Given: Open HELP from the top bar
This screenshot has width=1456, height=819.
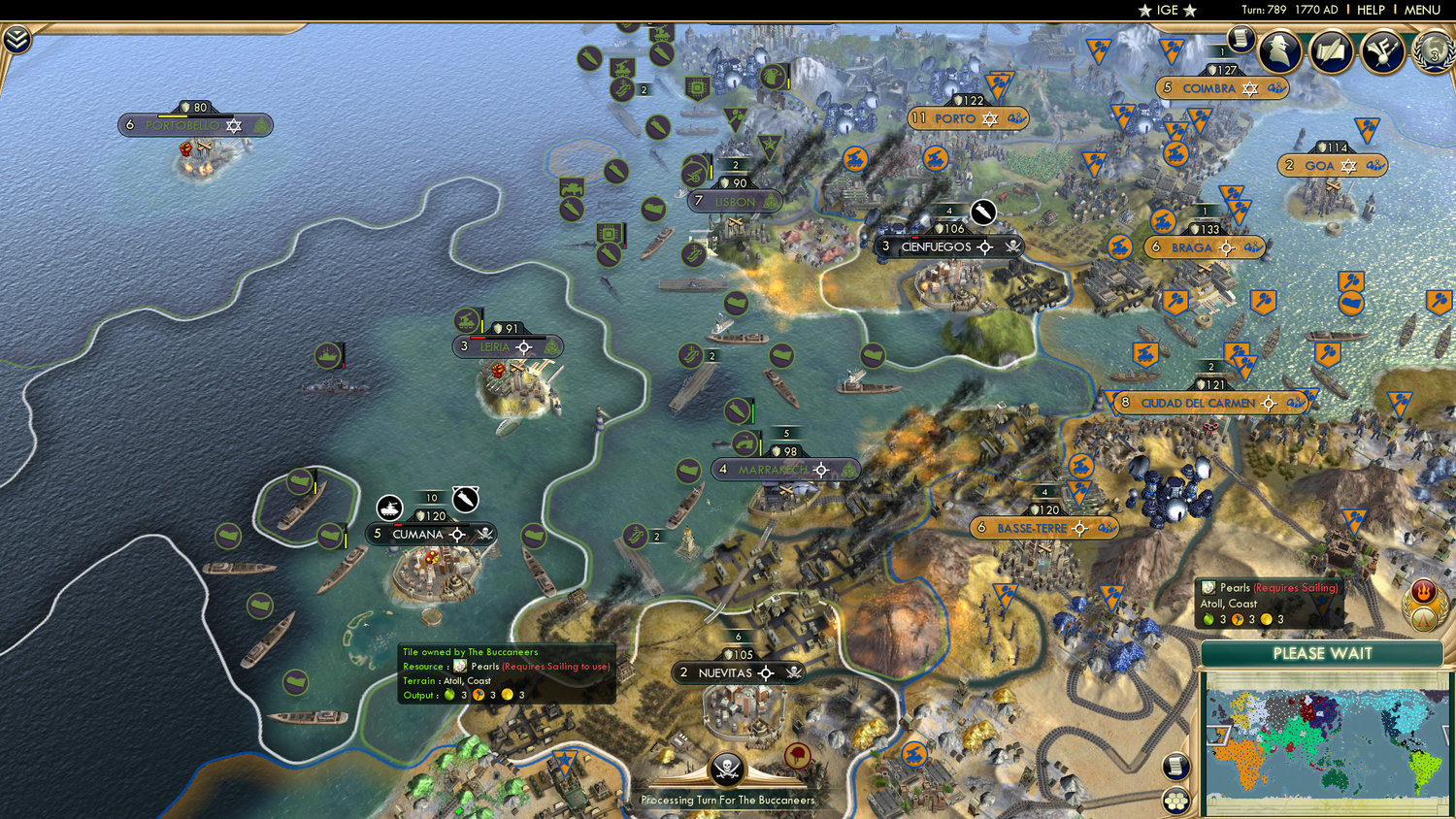Looking at the screenshot, I should (1372, 10).
